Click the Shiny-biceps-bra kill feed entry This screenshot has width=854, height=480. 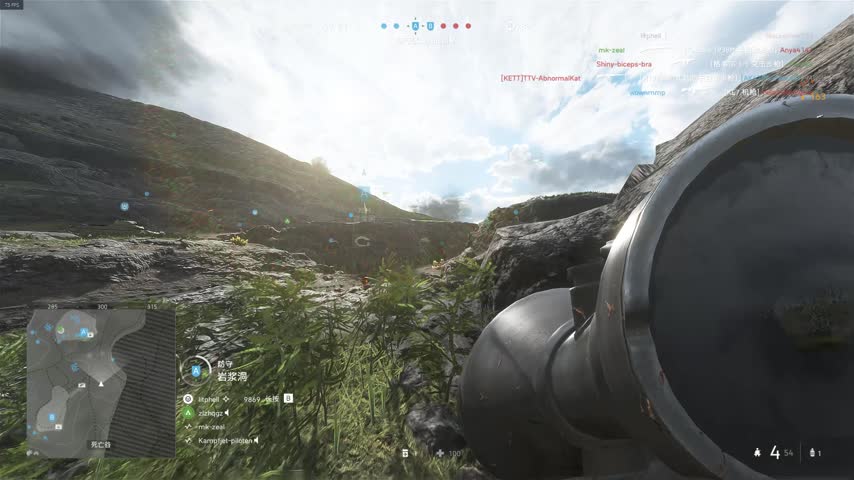click(623, 64)
